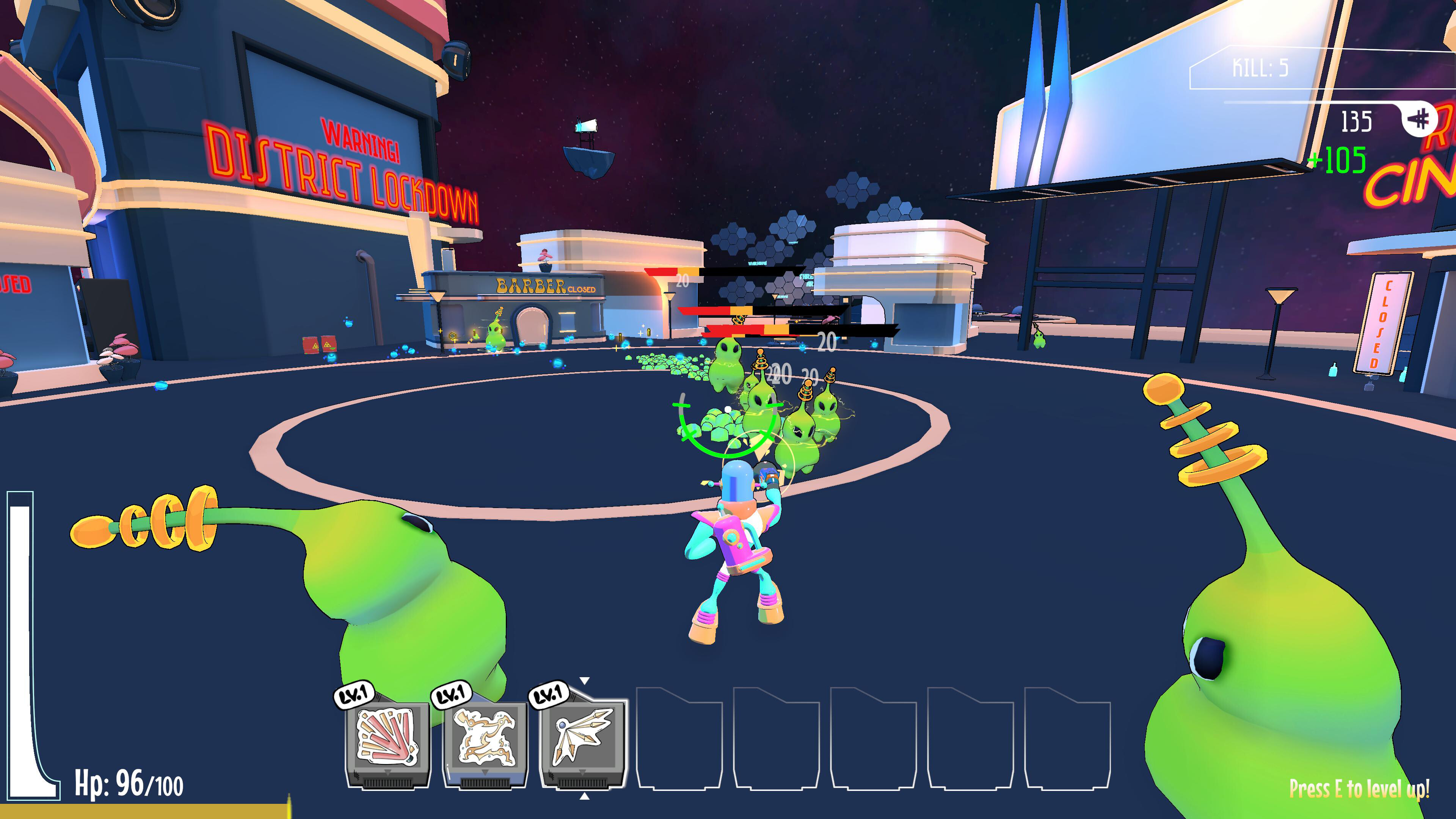Select the pink spread-shot weapon cartridge
Screen dimensions: 1456x819
pos(387,737)
